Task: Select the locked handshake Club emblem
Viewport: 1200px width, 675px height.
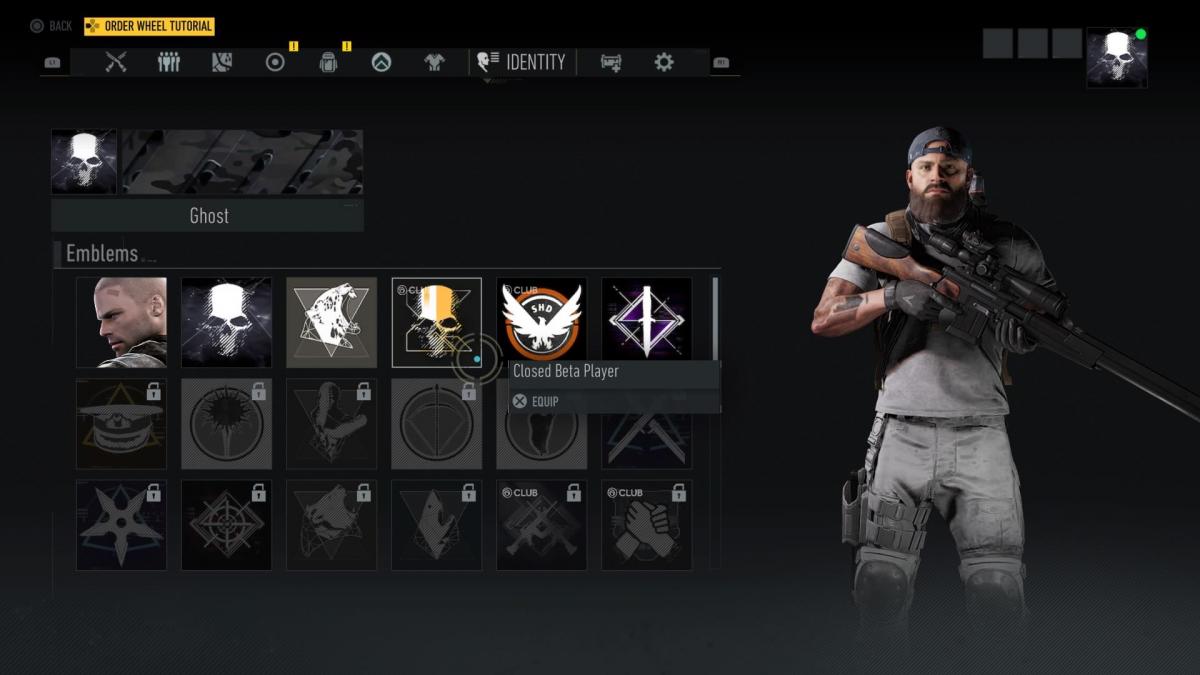Action: click(646, 525)
